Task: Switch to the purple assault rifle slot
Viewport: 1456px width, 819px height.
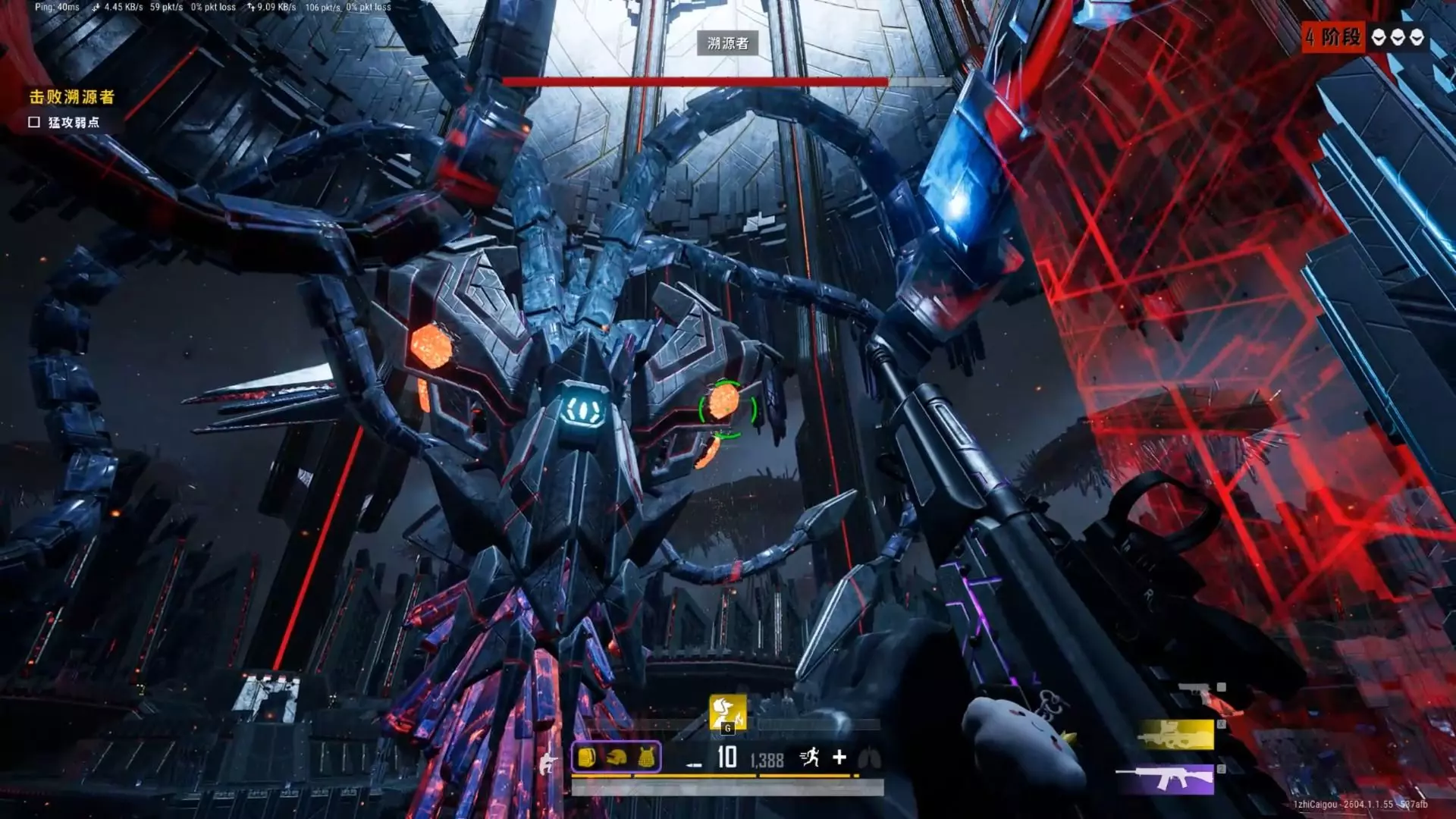Action: point(1166,779)
